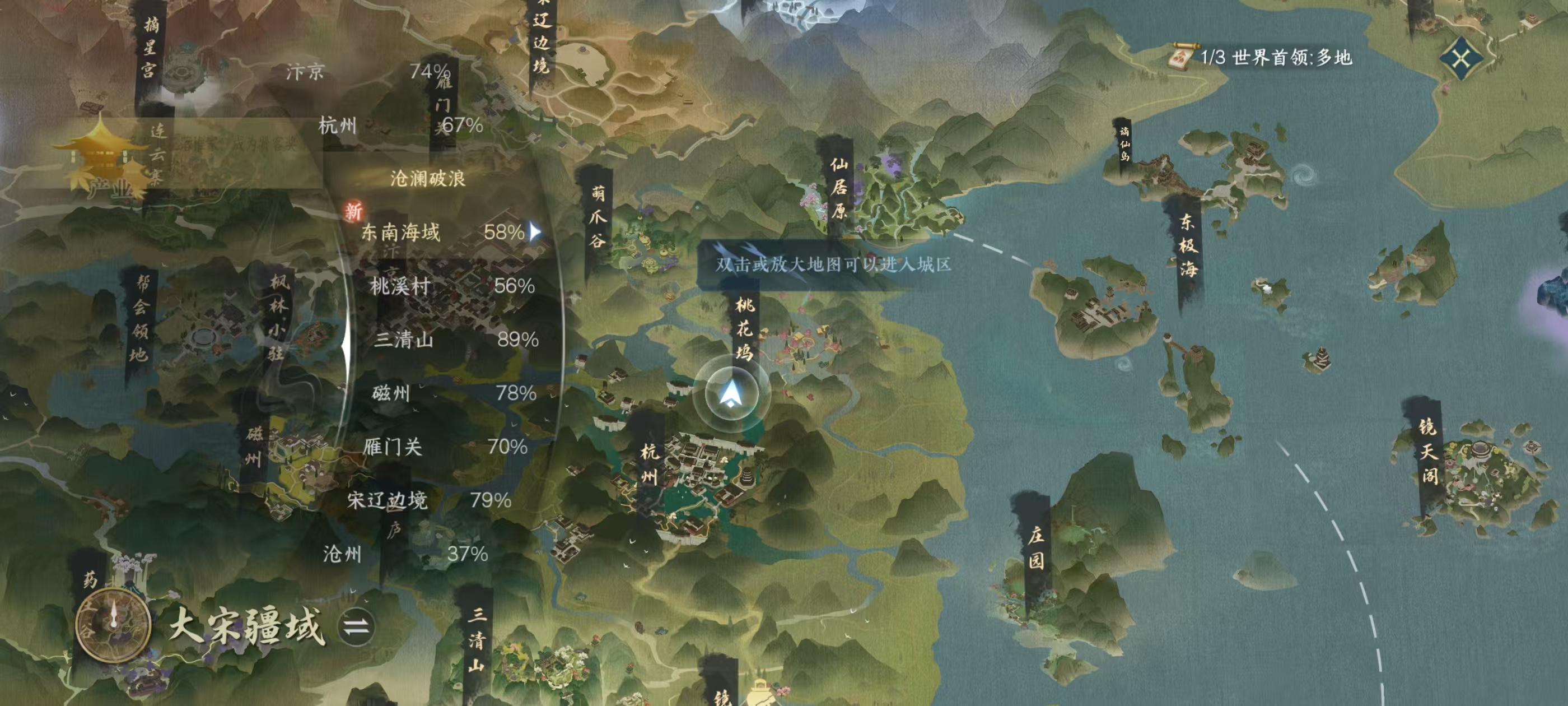Select the 三清山 89% list entry
Viewport: 1568px width, 706px height.
(455, 340)
